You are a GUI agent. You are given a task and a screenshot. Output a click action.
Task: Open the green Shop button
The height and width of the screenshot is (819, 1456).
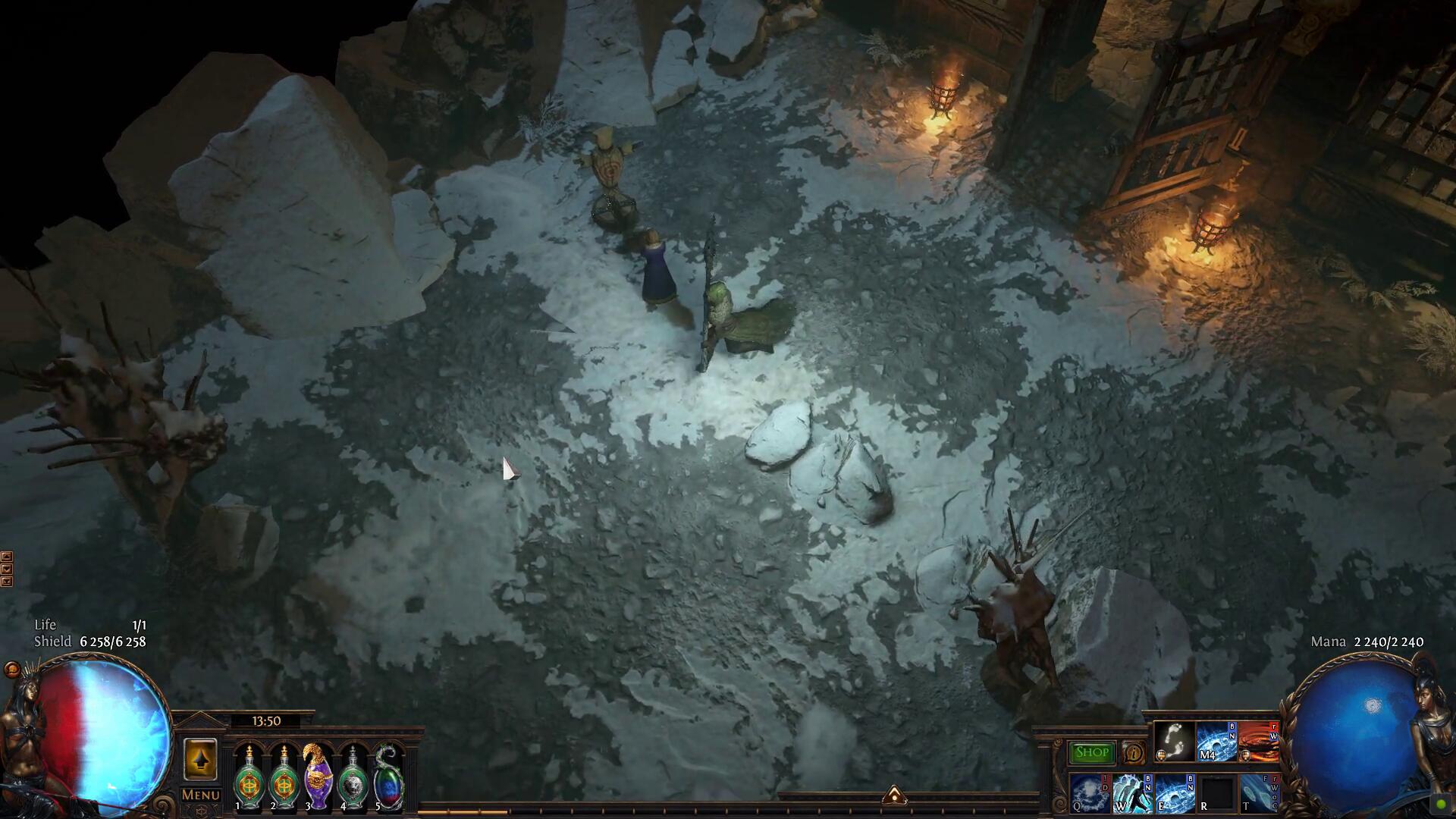click(x=1092, y=752)
